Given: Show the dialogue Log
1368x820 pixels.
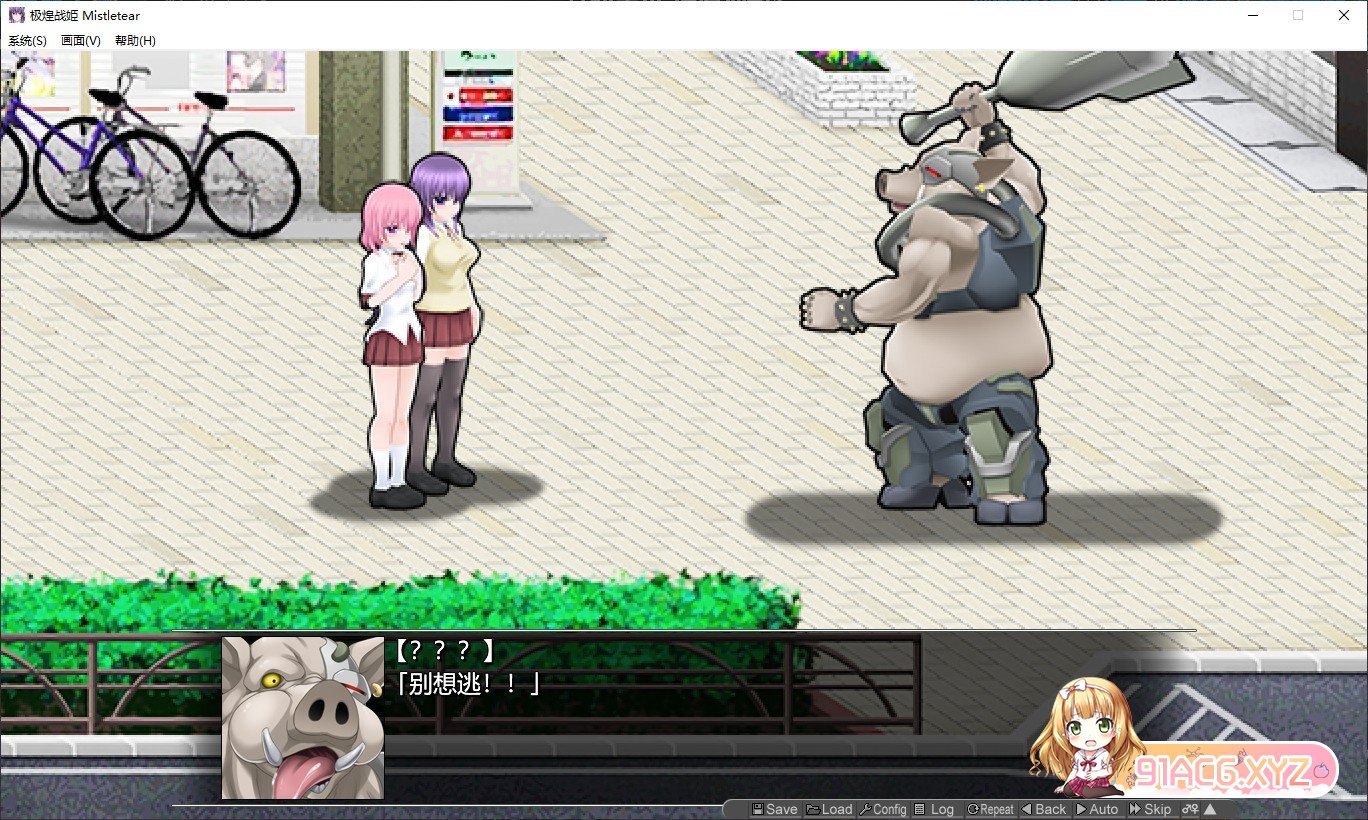Looking at the screenshot, I should tap(935, 809).
